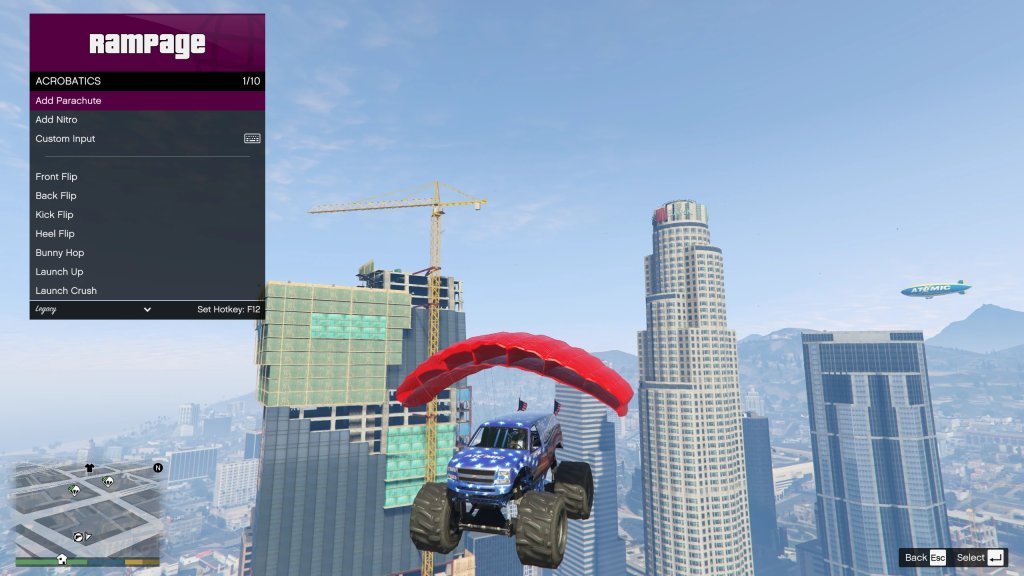Activate the Launch Up option
1024x576 pixels.
coord(147,272)
